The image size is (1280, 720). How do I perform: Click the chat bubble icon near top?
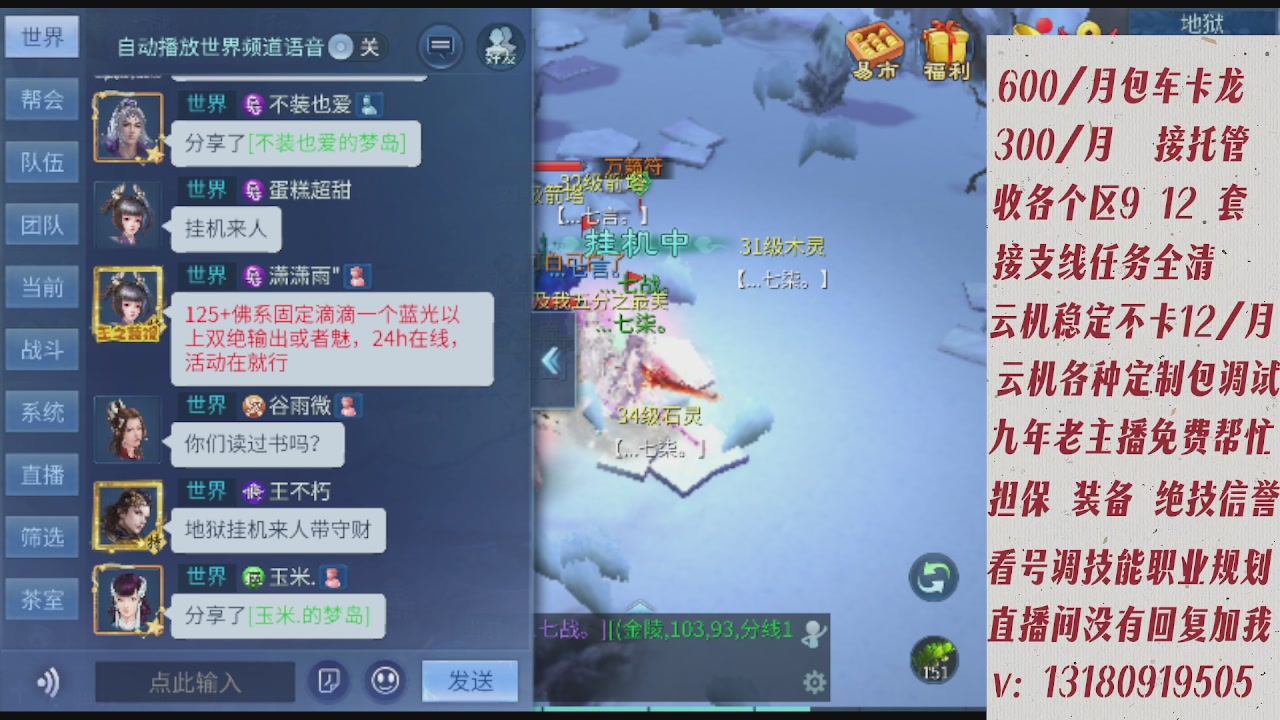pyautogui.click(x=441, y=45)
